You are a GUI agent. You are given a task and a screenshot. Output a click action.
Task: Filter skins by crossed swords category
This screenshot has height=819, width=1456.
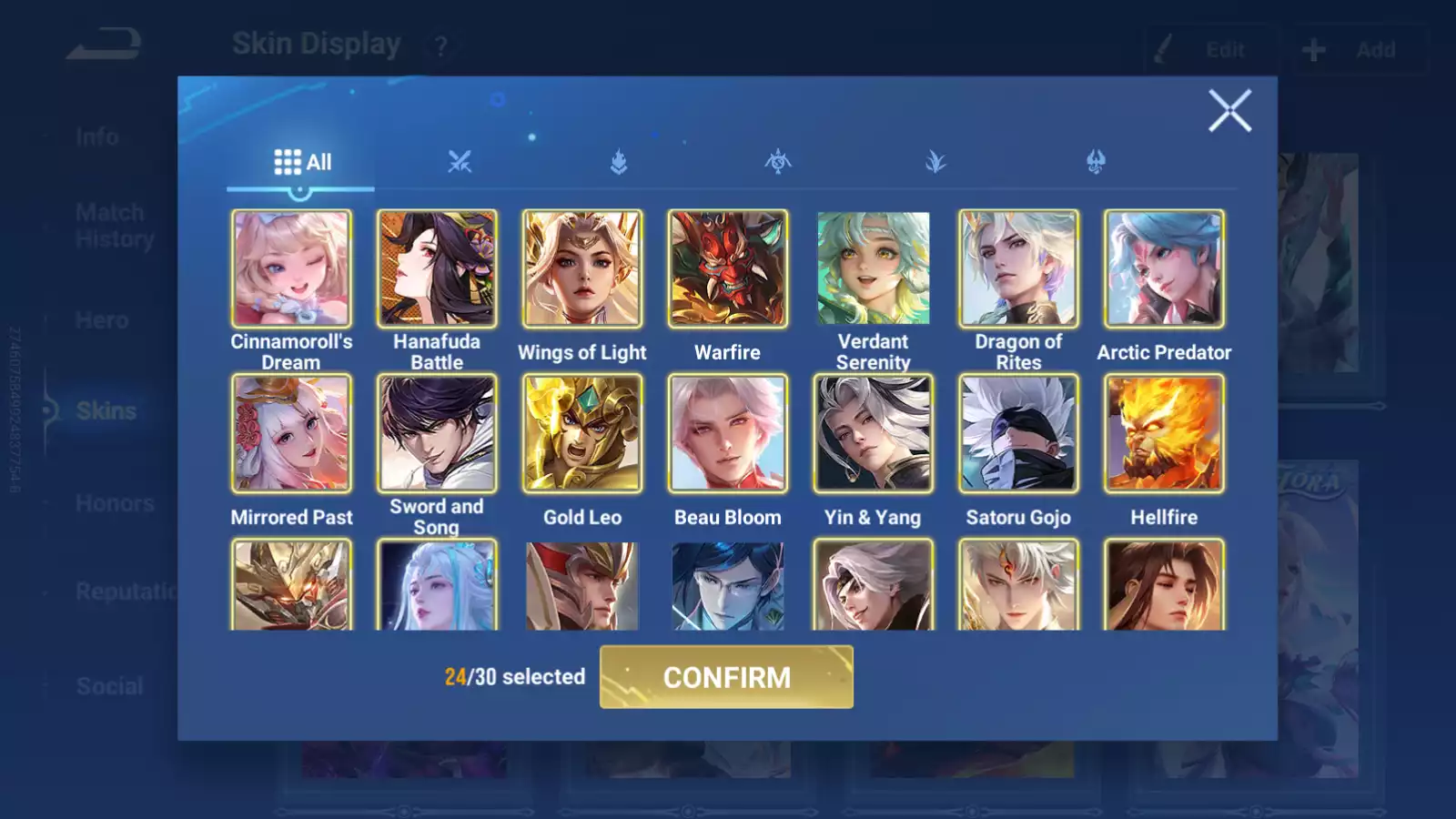point(460,162)
